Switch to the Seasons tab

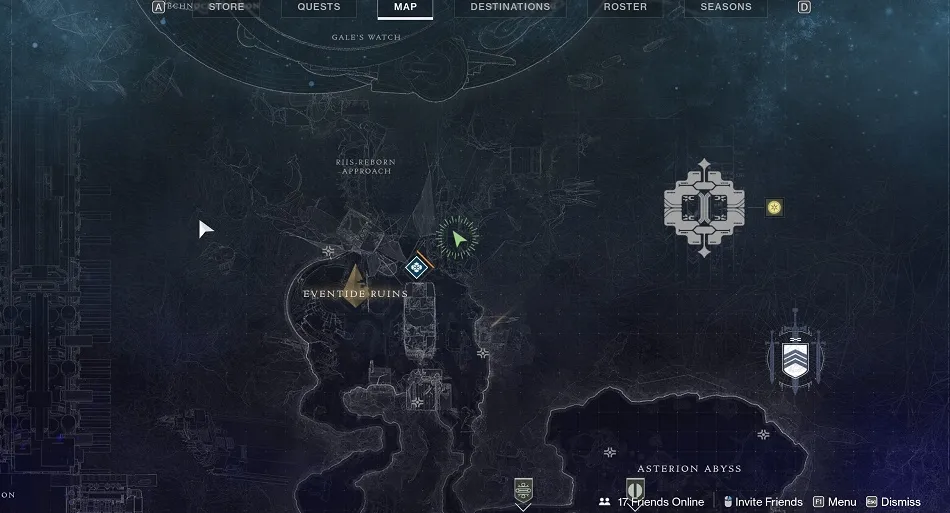click(x=725, y=7)
